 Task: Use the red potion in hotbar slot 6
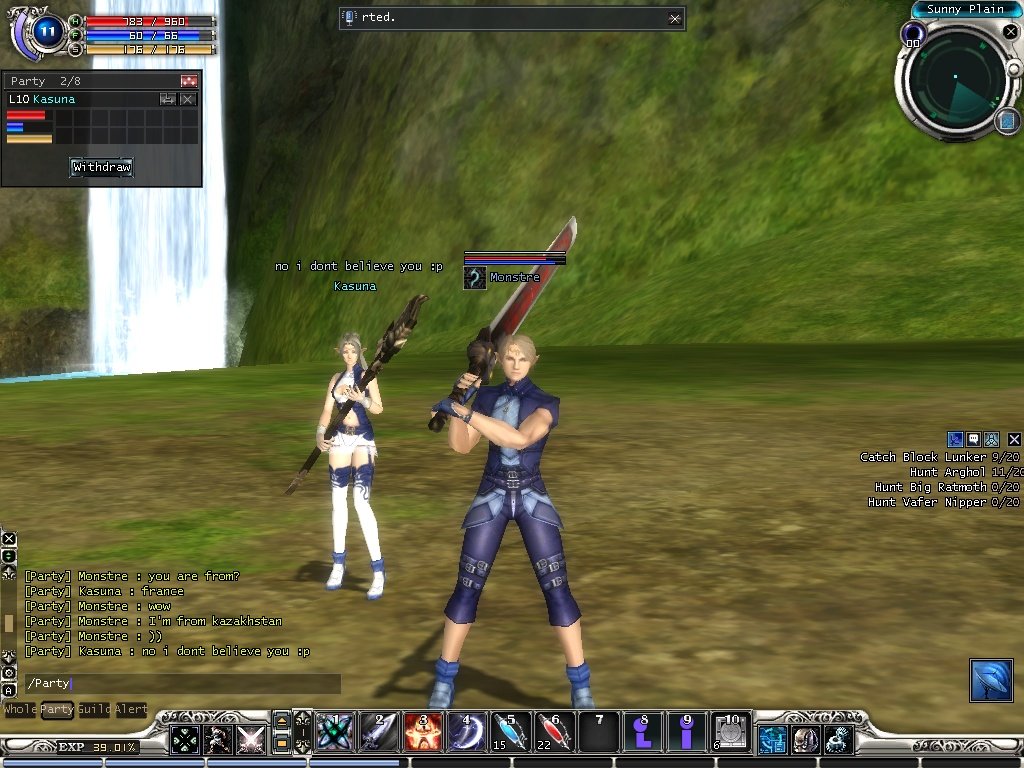tap(555, 732)
